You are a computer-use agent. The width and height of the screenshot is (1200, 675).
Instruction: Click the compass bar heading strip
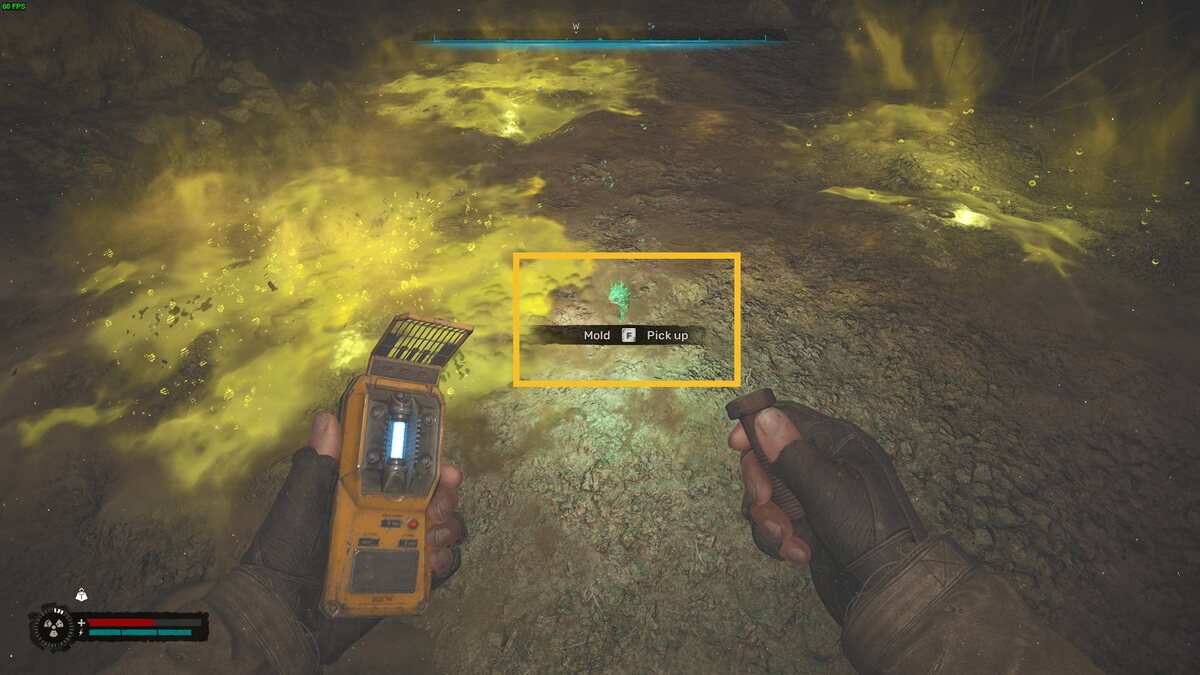[x=598, y=41]
